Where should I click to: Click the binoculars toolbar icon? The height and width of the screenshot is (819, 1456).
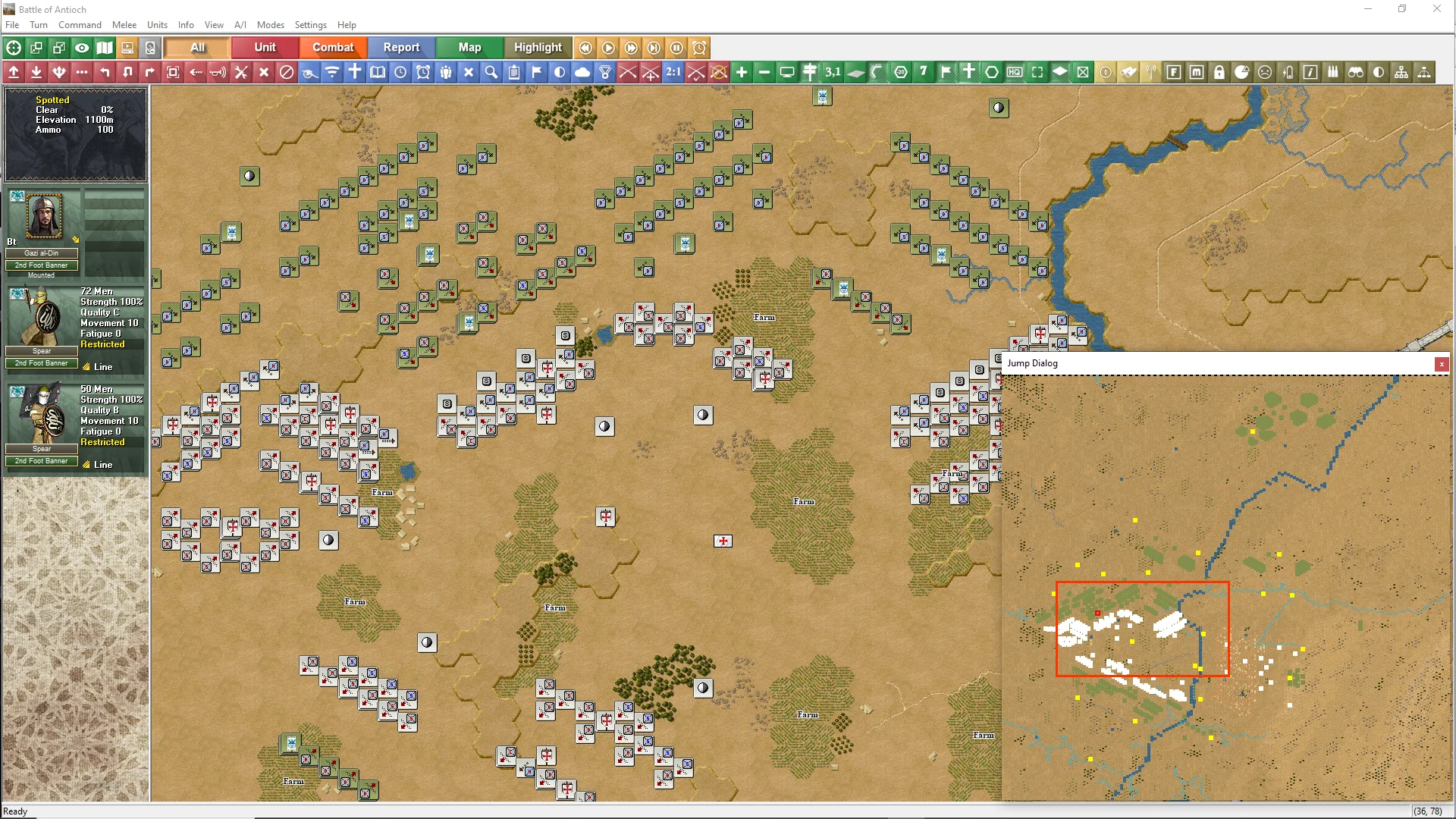(1356, 72)
